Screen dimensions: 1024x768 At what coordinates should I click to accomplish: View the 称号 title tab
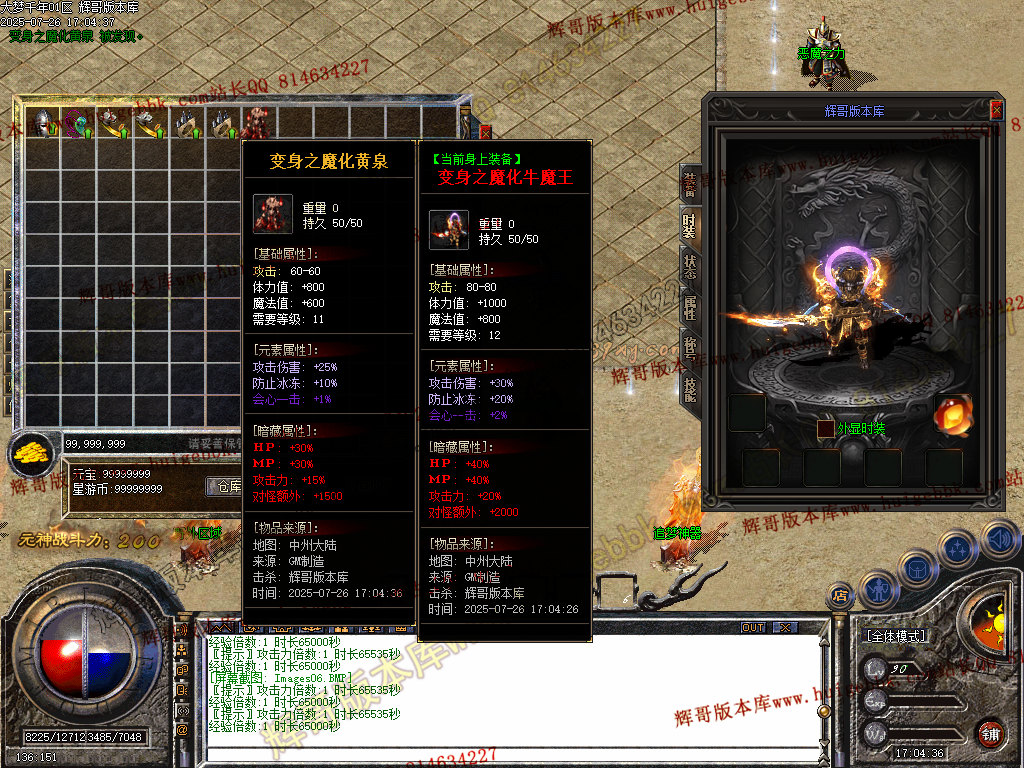690,349
